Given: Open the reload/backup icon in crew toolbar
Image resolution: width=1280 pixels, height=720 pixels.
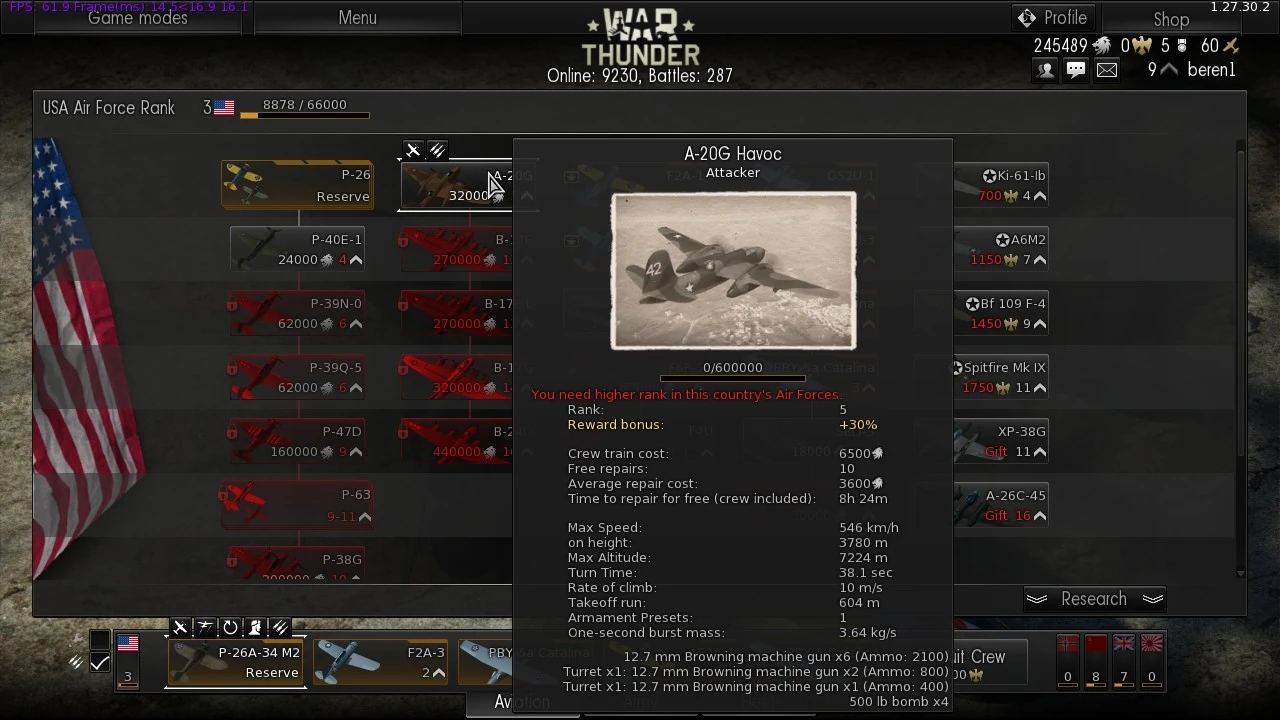Looking at the screenshot, I should (230, 627).
